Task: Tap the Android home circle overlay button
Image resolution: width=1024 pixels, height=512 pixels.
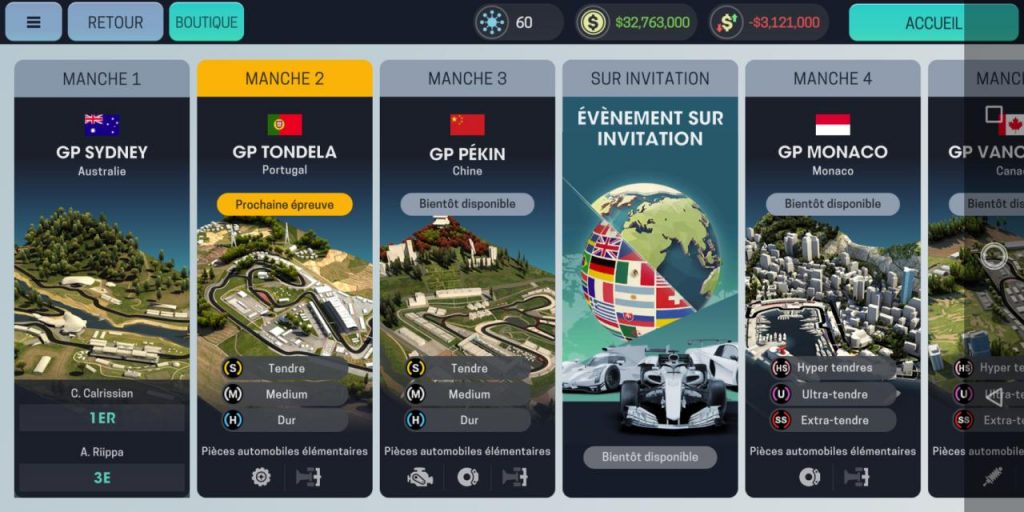Action: point(994,256)
